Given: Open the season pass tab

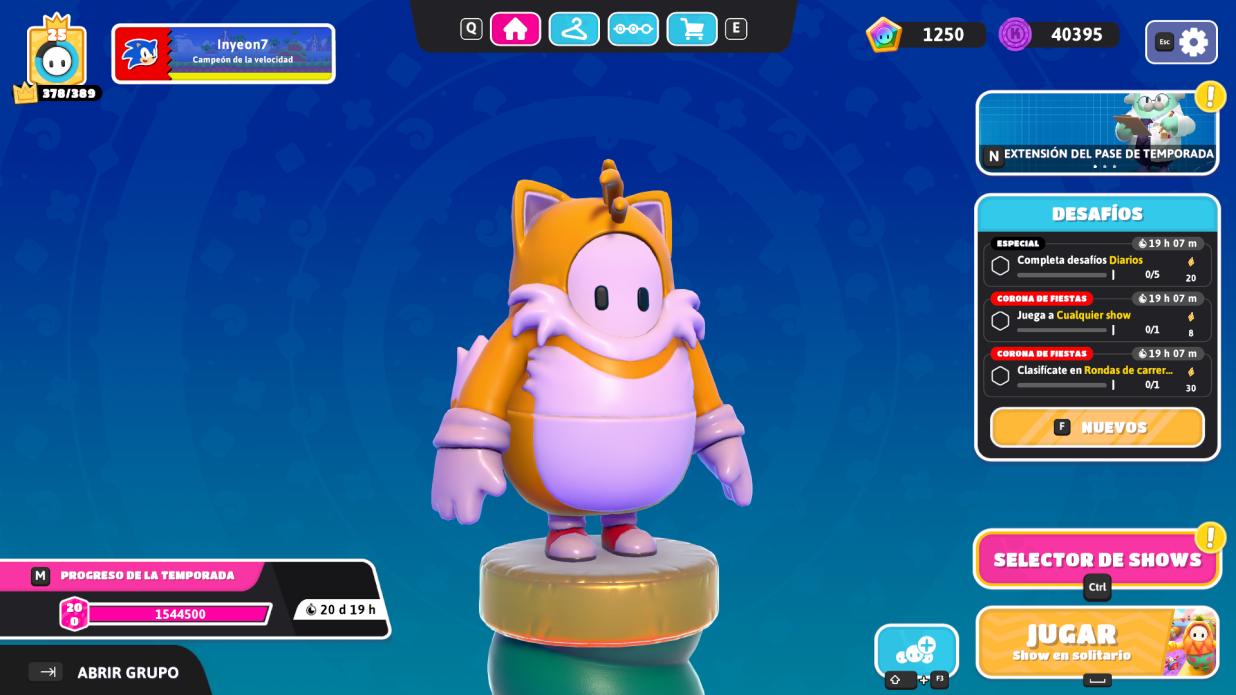Looking at the screenshot, I should (633, 29).
